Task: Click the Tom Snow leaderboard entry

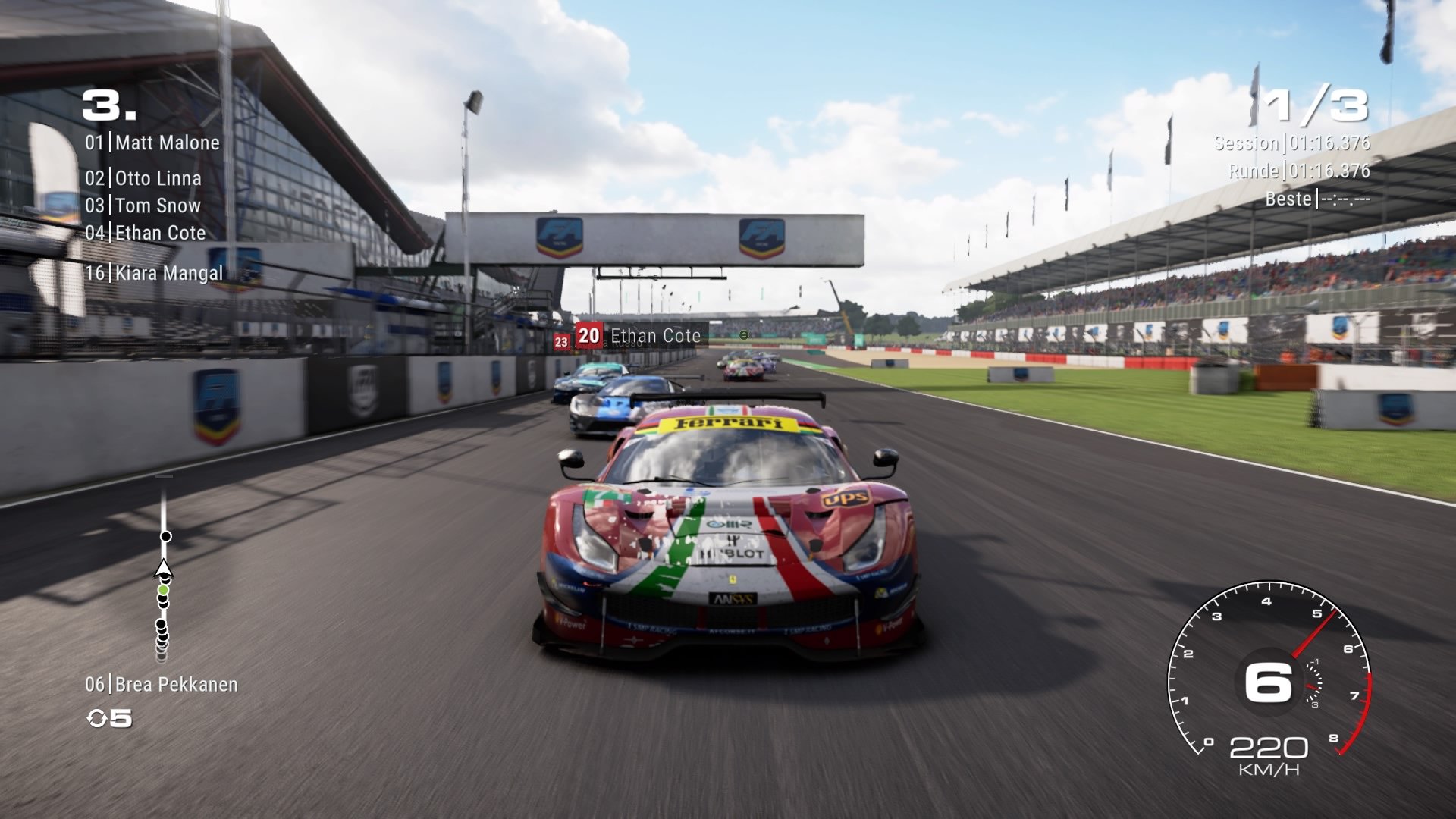Action: tap(143, 206)
